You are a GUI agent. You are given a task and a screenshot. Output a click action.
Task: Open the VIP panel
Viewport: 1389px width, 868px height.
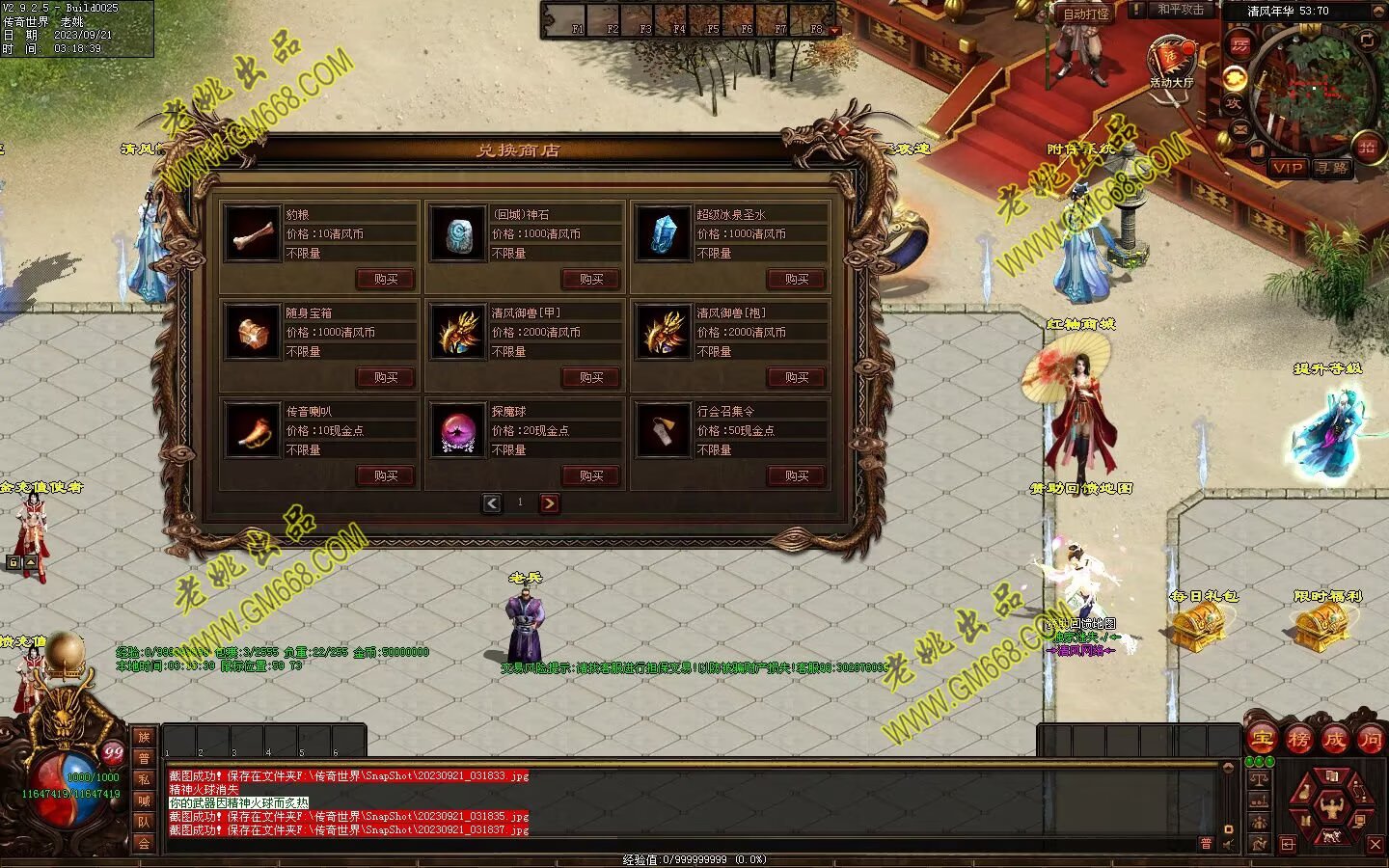point(1288,167)
